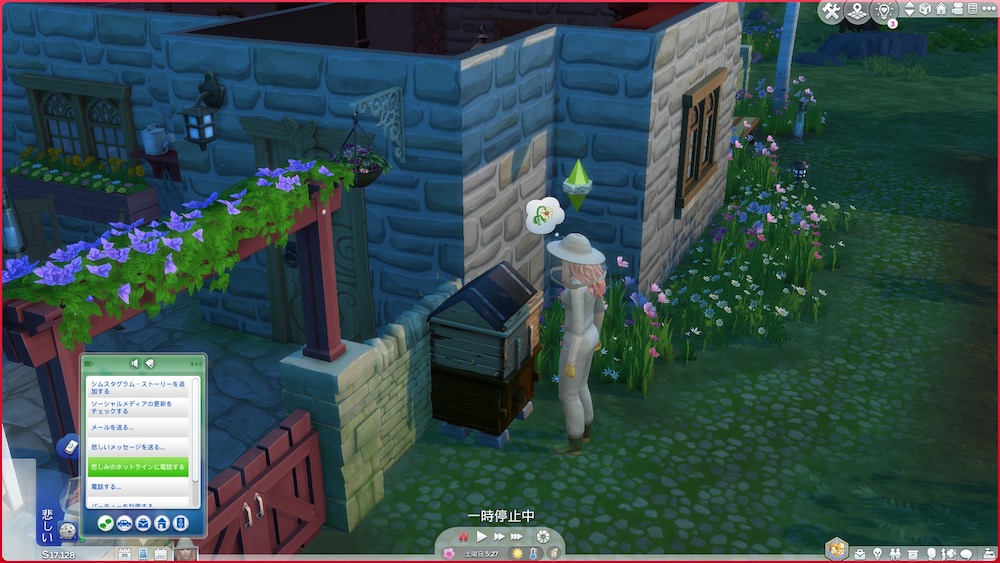Open the map location pin icon
This screenshot has height=563, width=1000.
(857, 11)
